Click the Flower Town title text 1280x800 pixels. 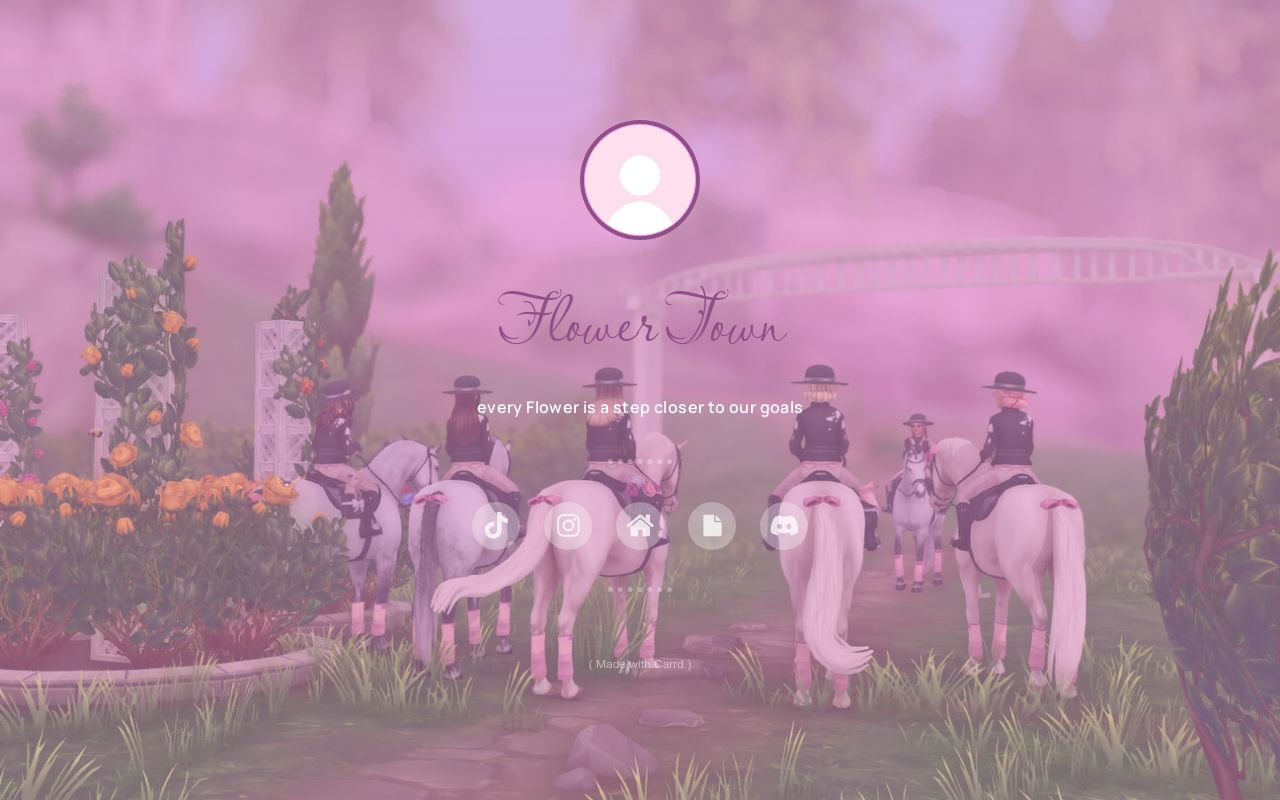pos(640,323)
